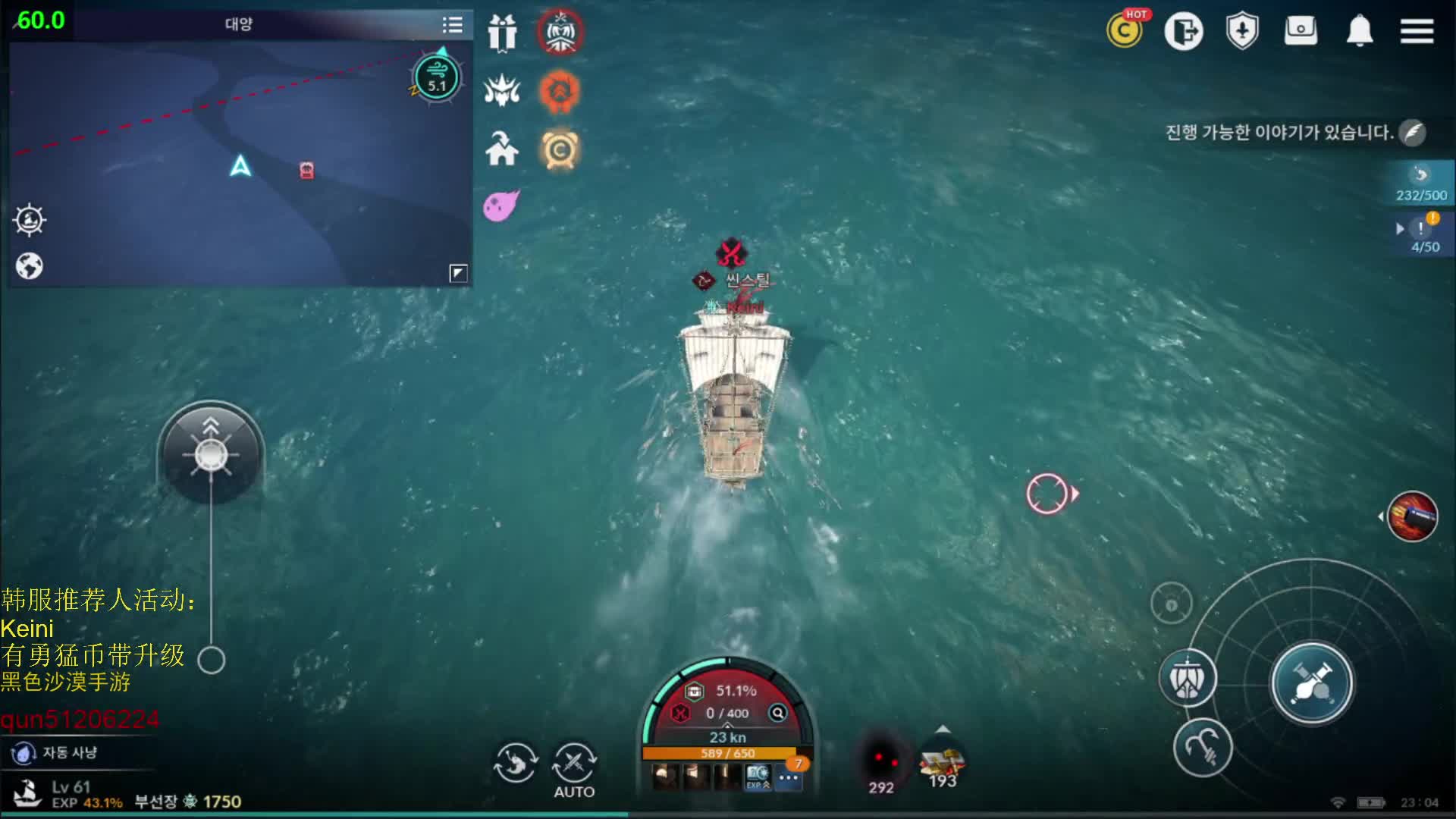
Task: Activate the anchor hook button
Action: tap(1203, 748)
